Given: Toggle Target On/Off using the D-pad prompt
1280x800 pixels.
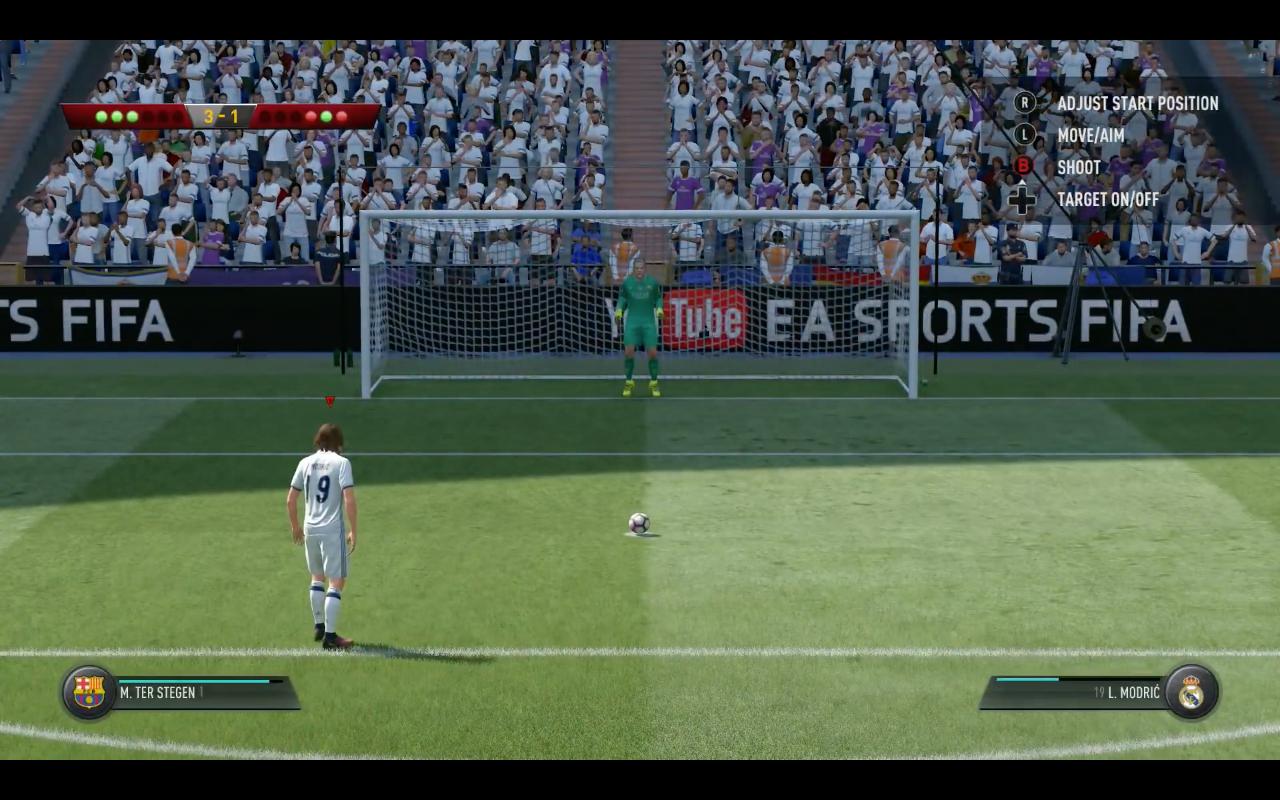Looking at the screenshot, I should click(1021, 200).
